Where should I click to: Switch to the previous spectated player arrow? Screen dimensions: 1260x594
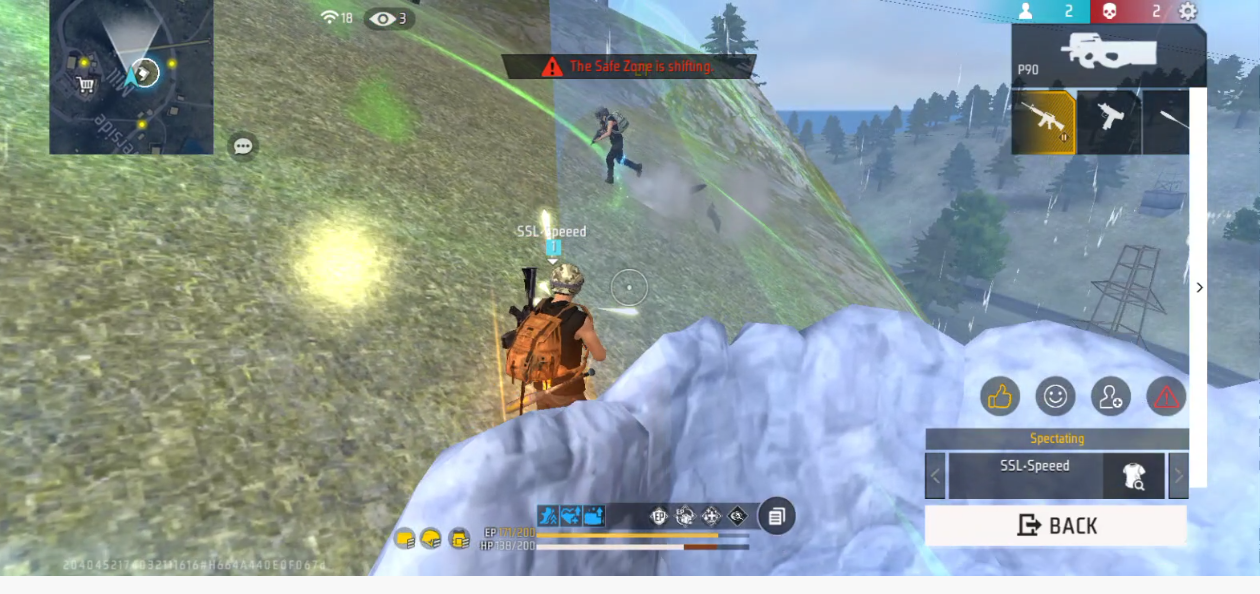(935, 476)
